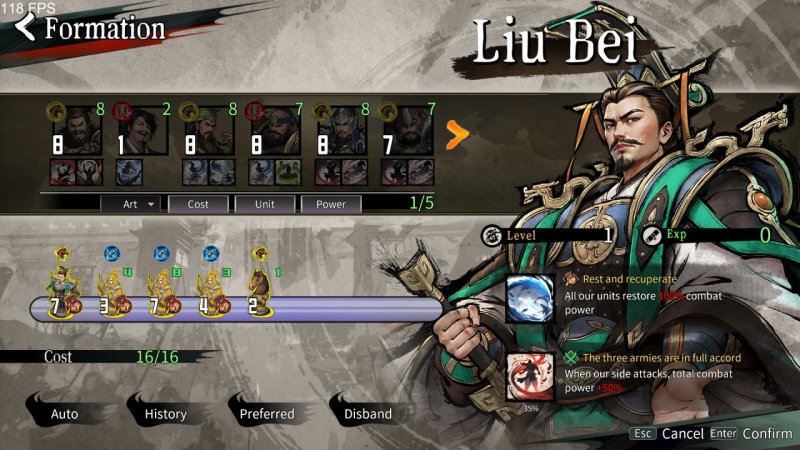Auto-fill the formation
Image resolution: width=800 pixels, height=450 pixels.
[x=64, y=413]
